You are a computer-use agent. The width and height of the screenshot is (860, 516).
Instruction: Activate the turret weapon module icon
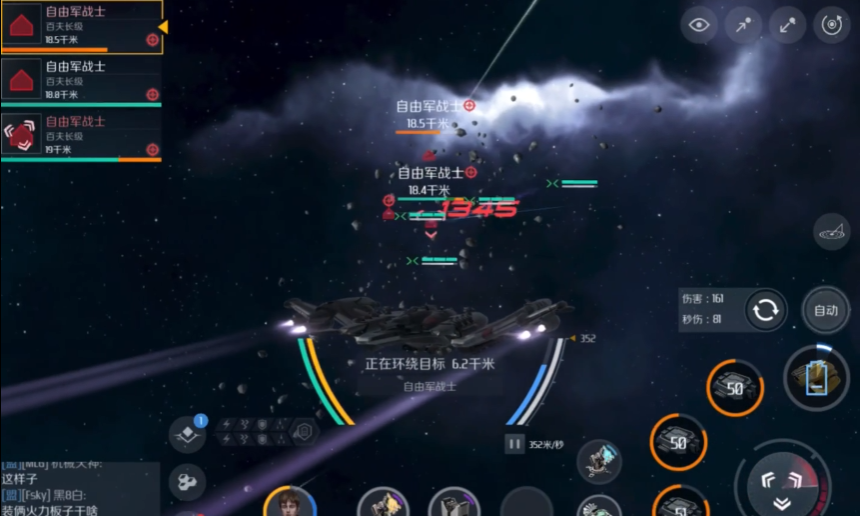[599, 461]
